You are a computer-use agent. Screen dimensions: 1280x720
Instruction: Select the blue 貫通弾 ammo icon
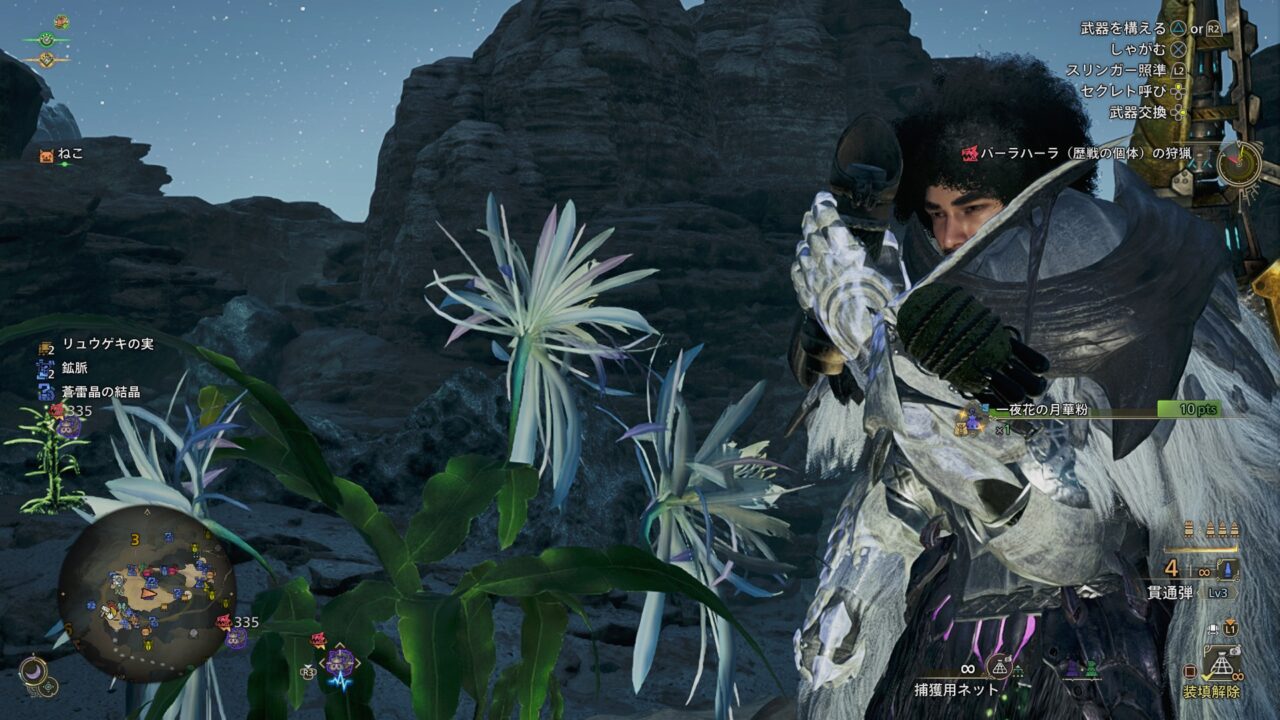[1227, 569]
